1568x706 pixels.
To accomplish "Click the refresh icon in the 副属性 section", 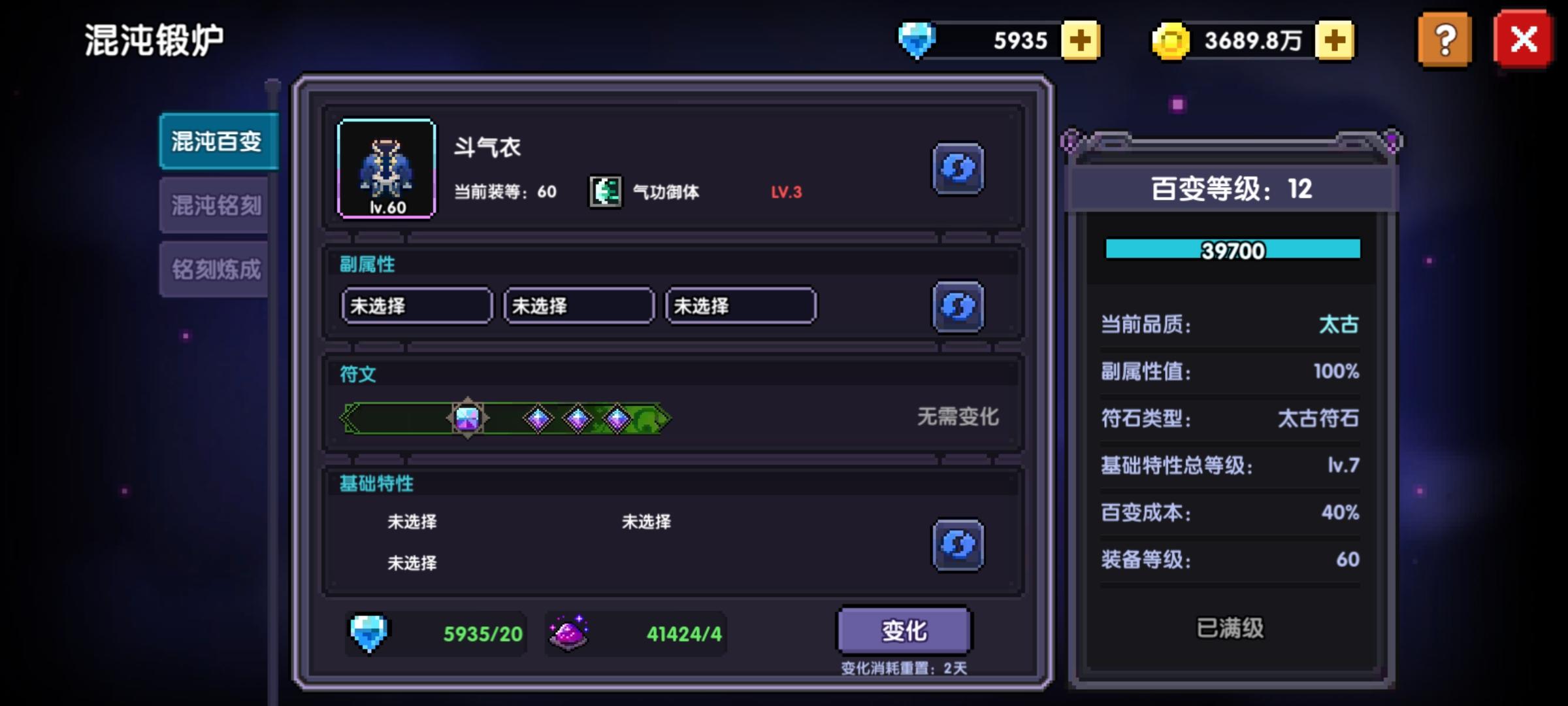I will (958, 307).
